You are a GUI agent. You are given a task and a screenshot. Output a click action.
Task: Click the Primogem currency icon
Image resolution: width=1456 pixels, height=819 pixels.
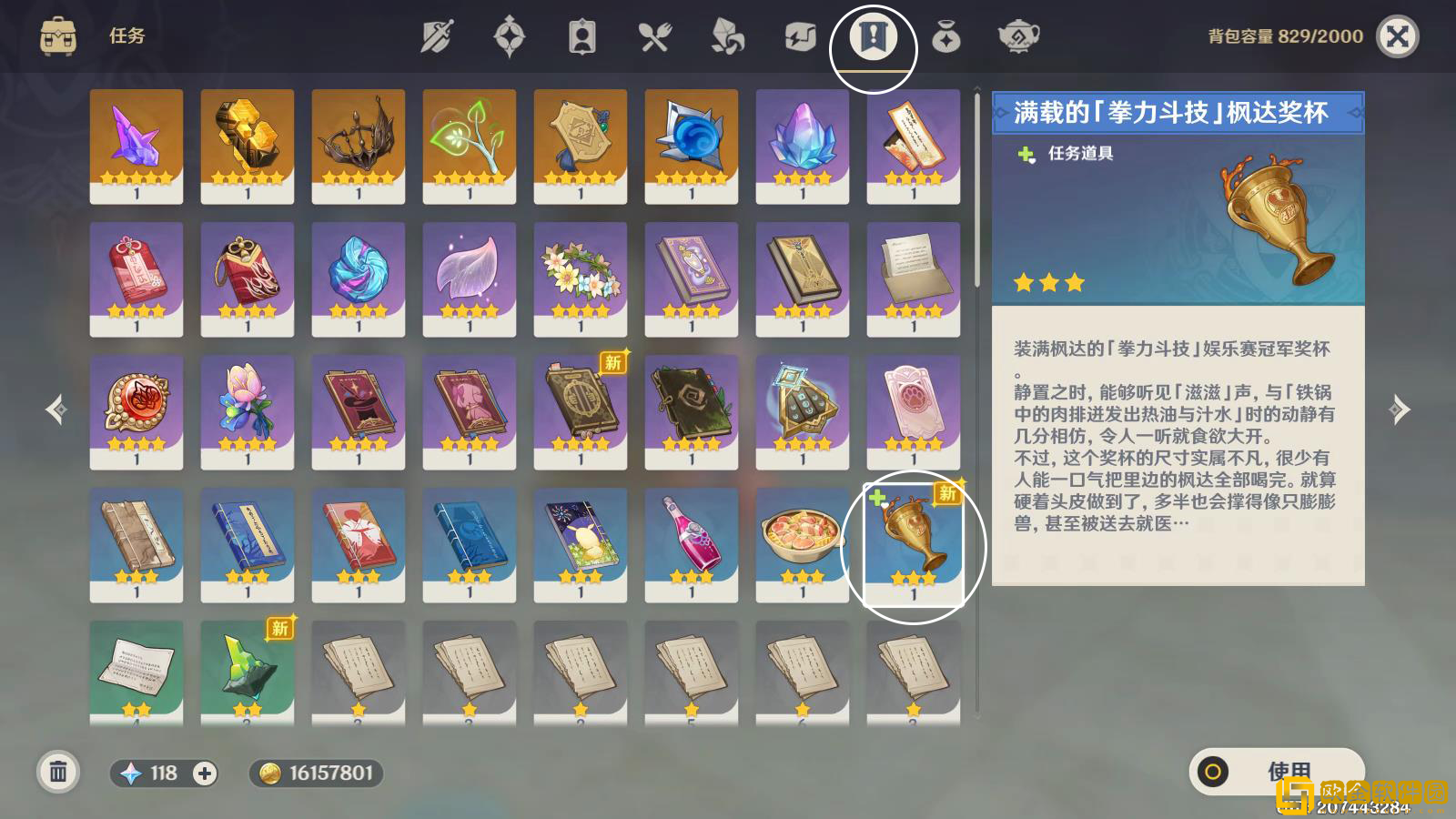[129, 773]
